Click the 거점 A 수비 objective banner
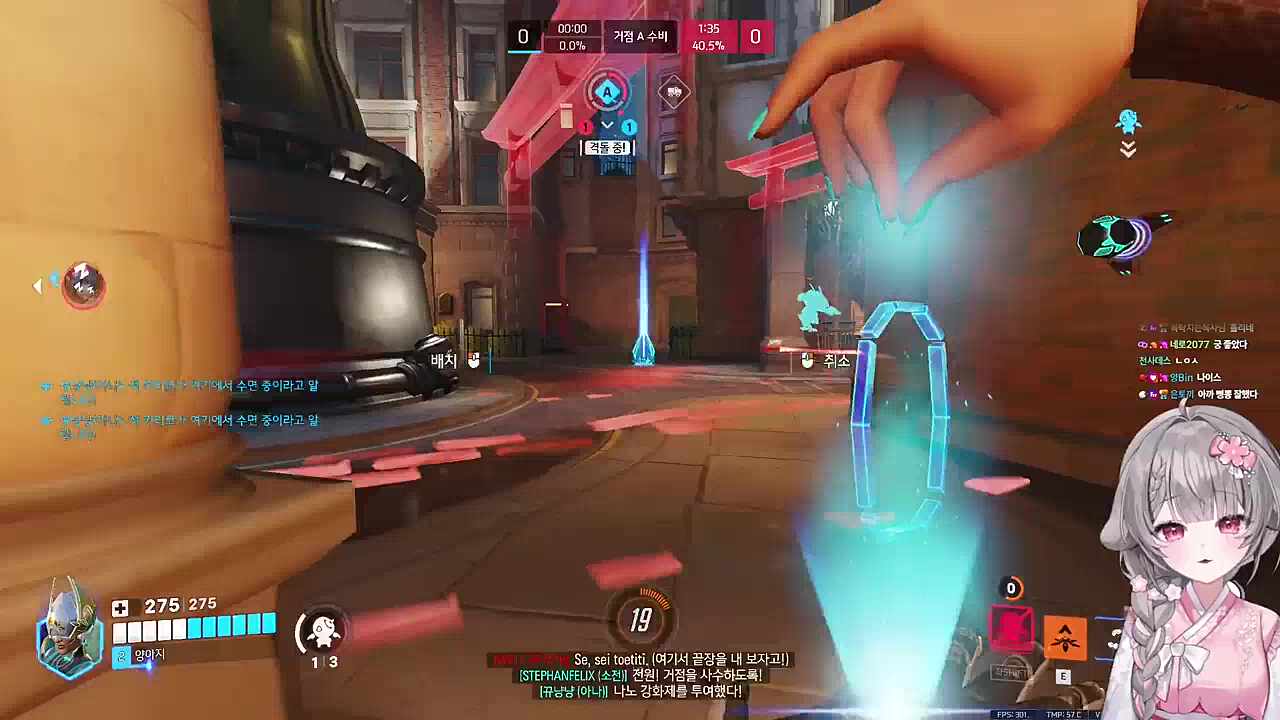The height and width of the screenshot is (720, 1280). pos(640,37)
